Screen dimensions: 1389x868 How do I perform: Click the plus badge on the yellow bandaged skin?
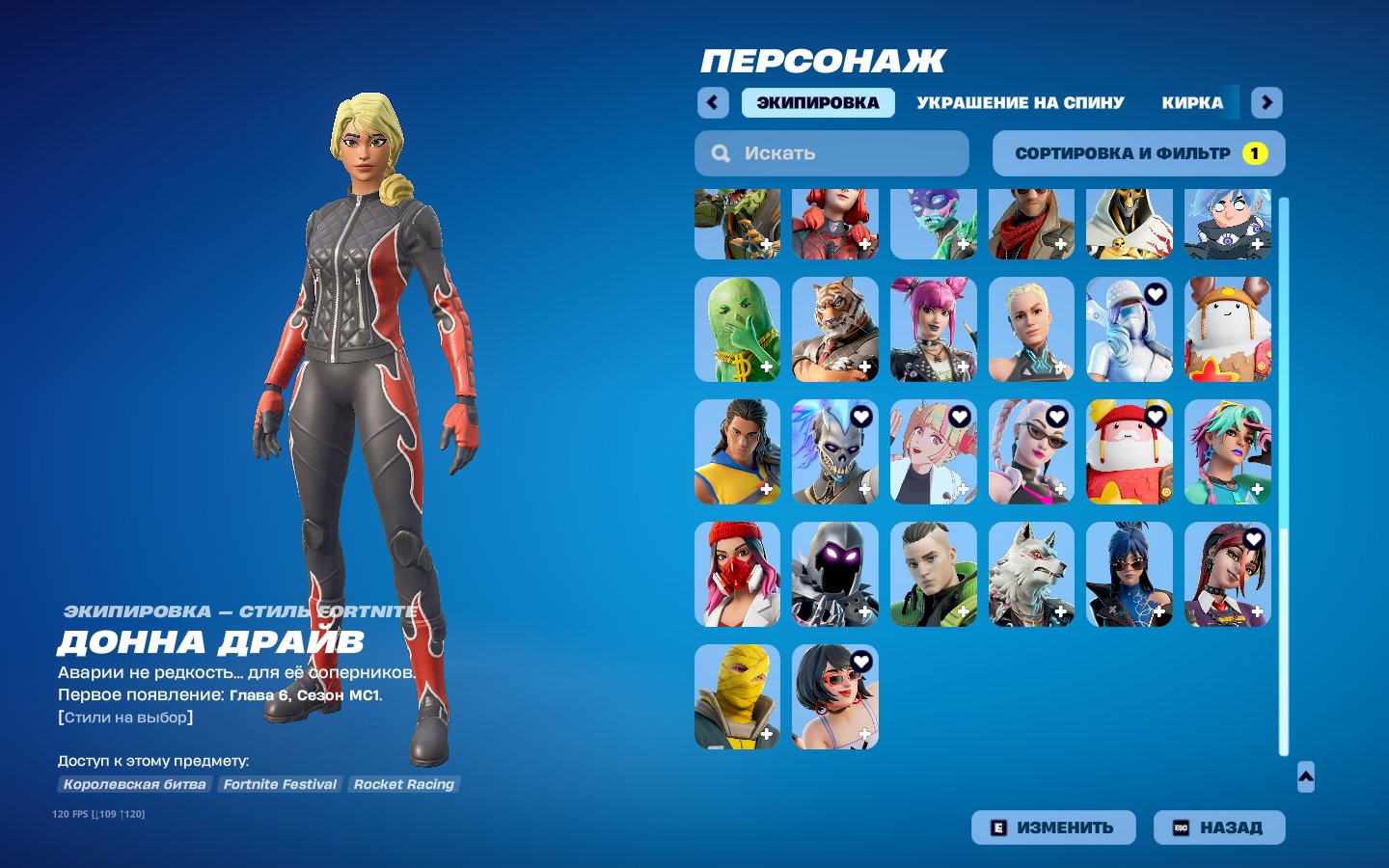coord(766,732)
